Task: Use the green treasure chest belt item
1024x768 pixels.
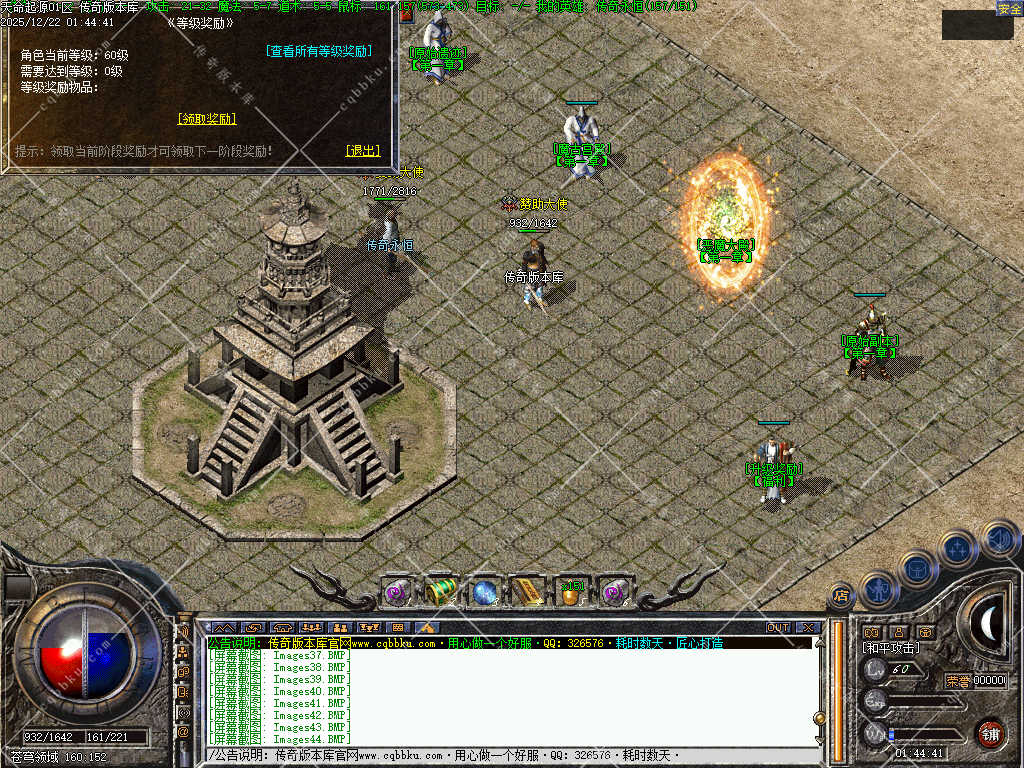Action: click(x=441, y=592)
